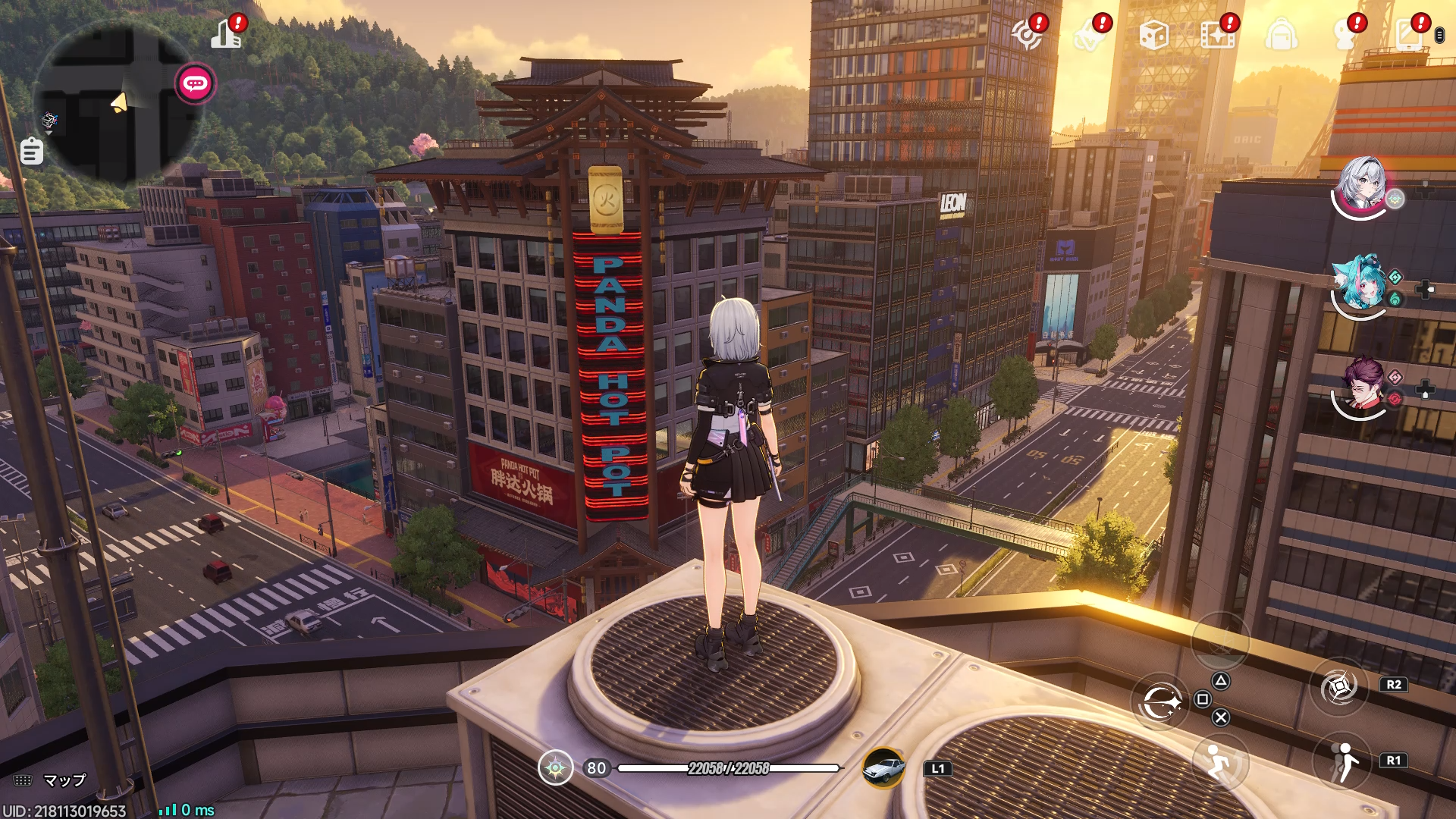Open the pink chat bubble icon
The width and height of the screenshot is (1456, 819).
(x=195, y=83)
